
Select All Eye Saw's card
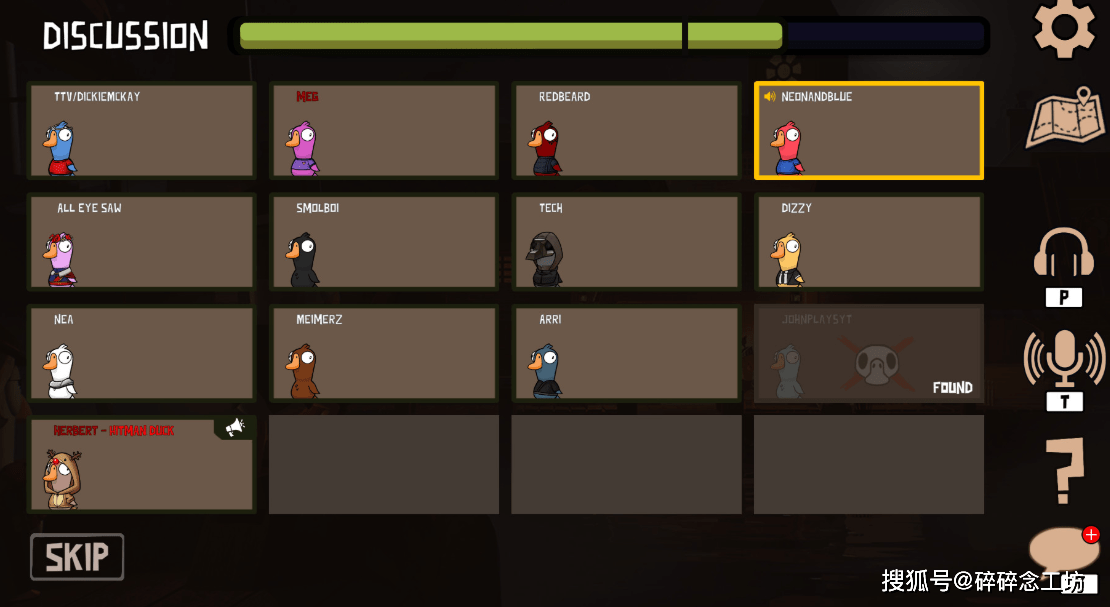pos(142,242)
